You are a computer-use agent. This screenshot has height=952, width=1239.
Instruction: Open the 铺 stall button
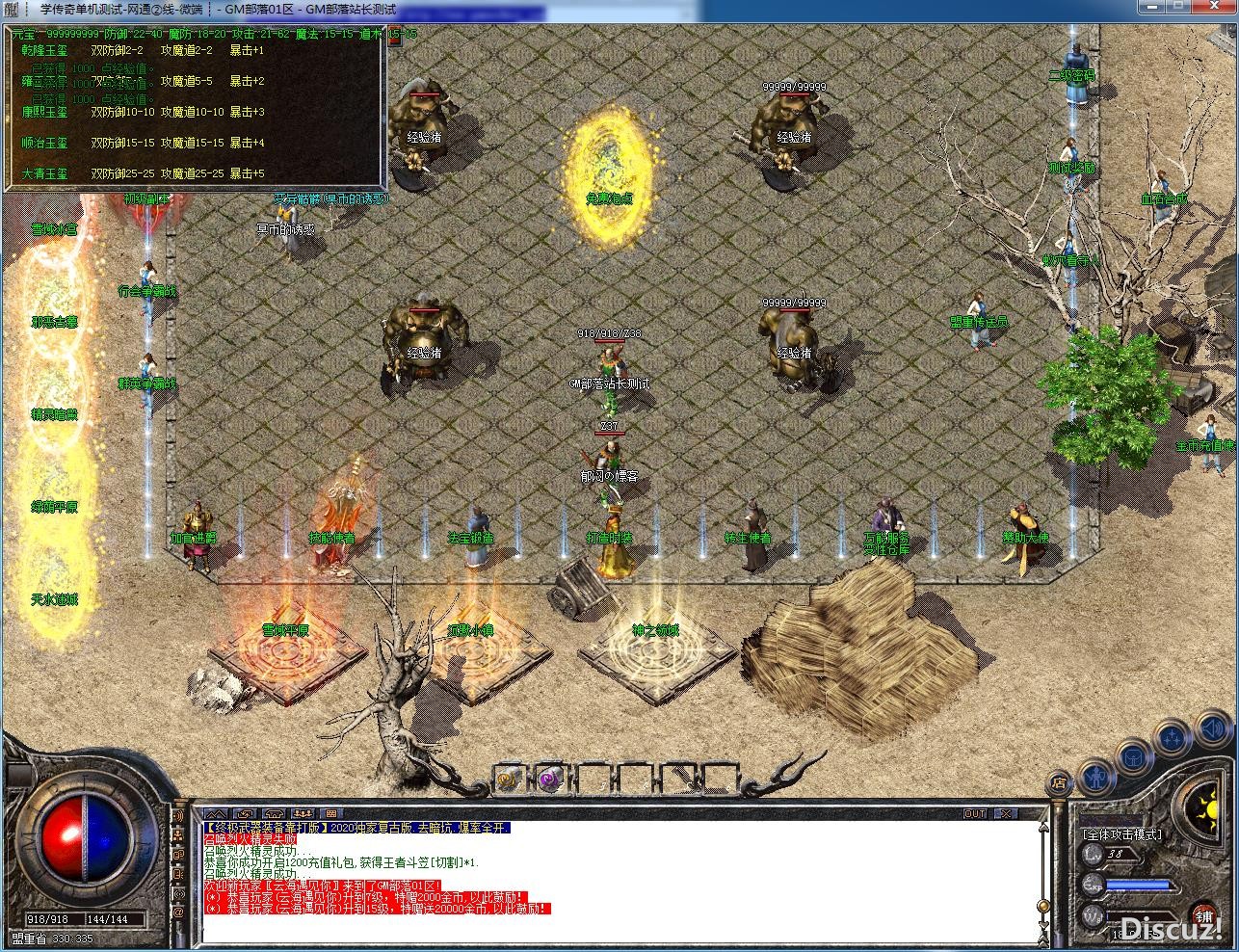1202,914
